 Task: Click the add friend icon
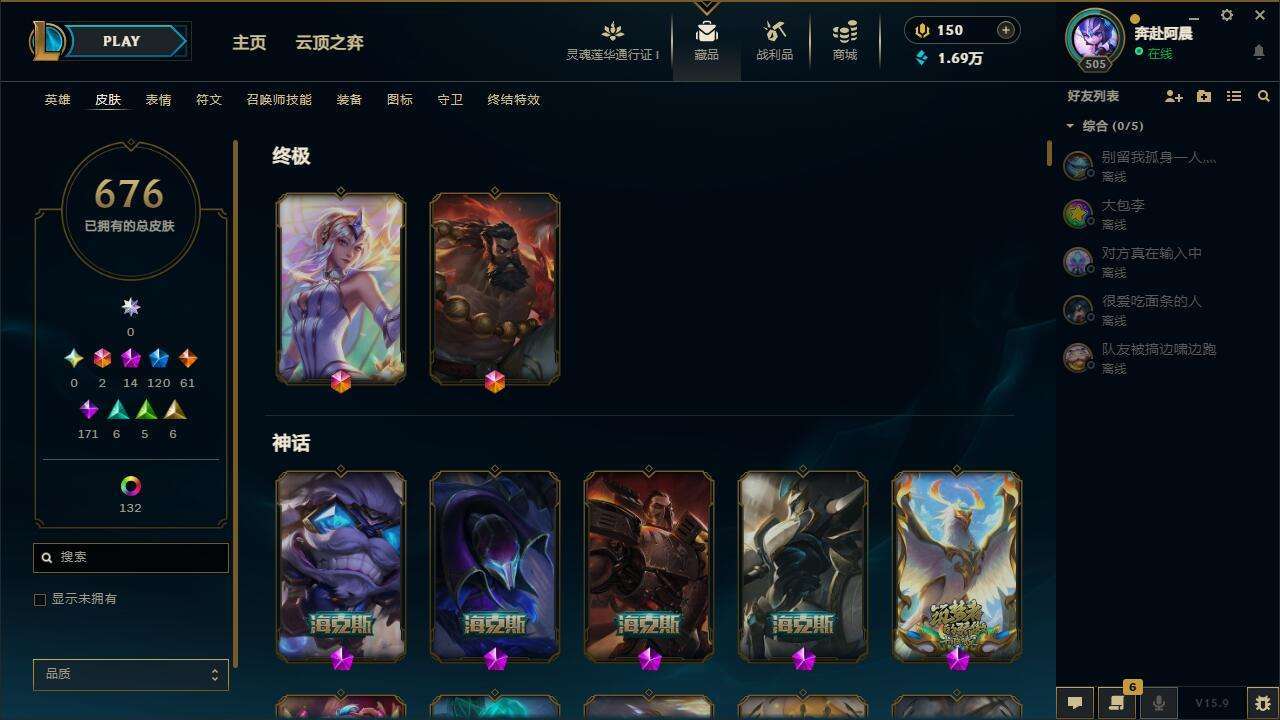tap(1172, 96)
